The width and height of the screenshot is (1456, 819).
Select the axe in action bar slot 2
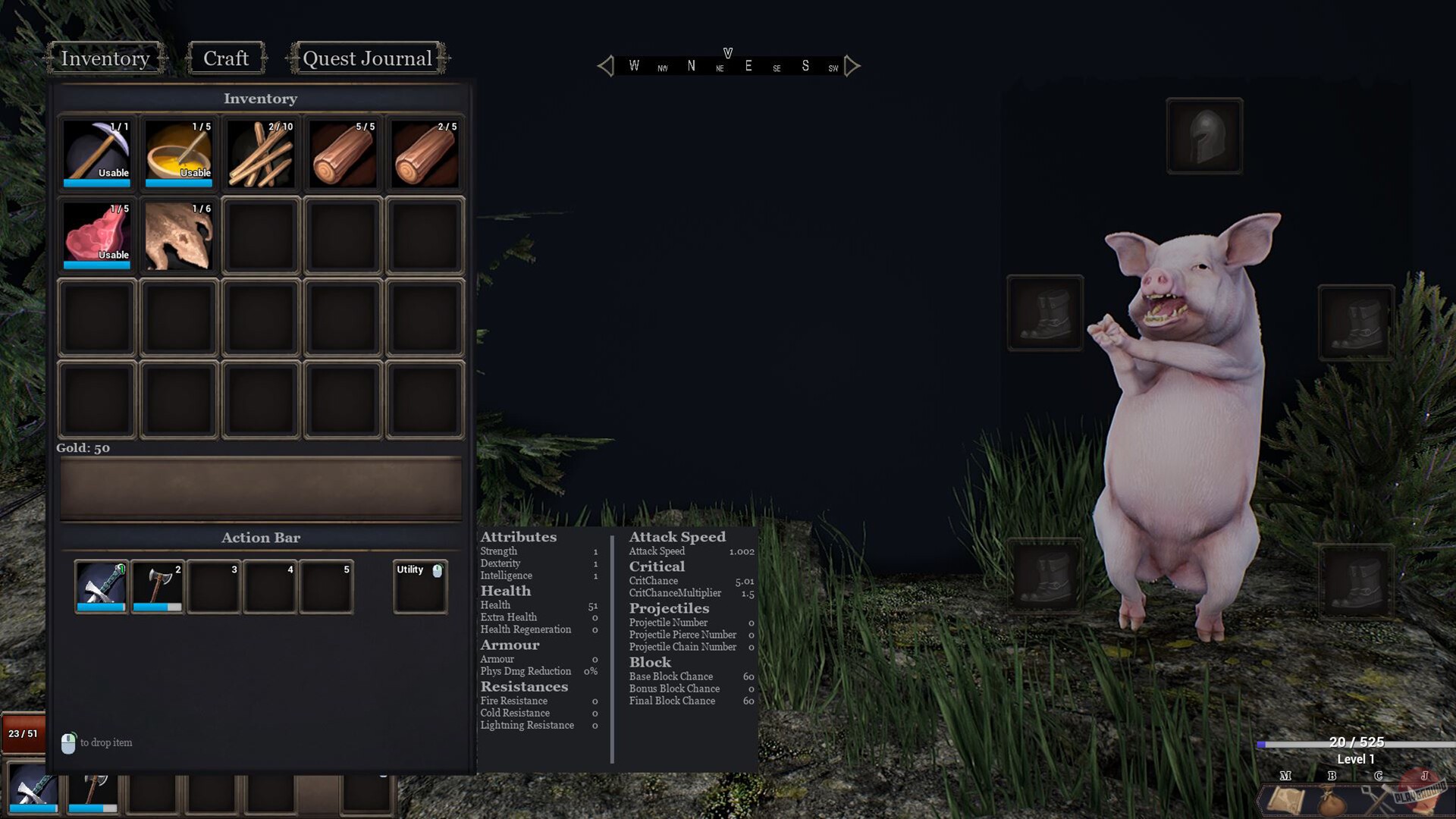[x=157, y=585]
